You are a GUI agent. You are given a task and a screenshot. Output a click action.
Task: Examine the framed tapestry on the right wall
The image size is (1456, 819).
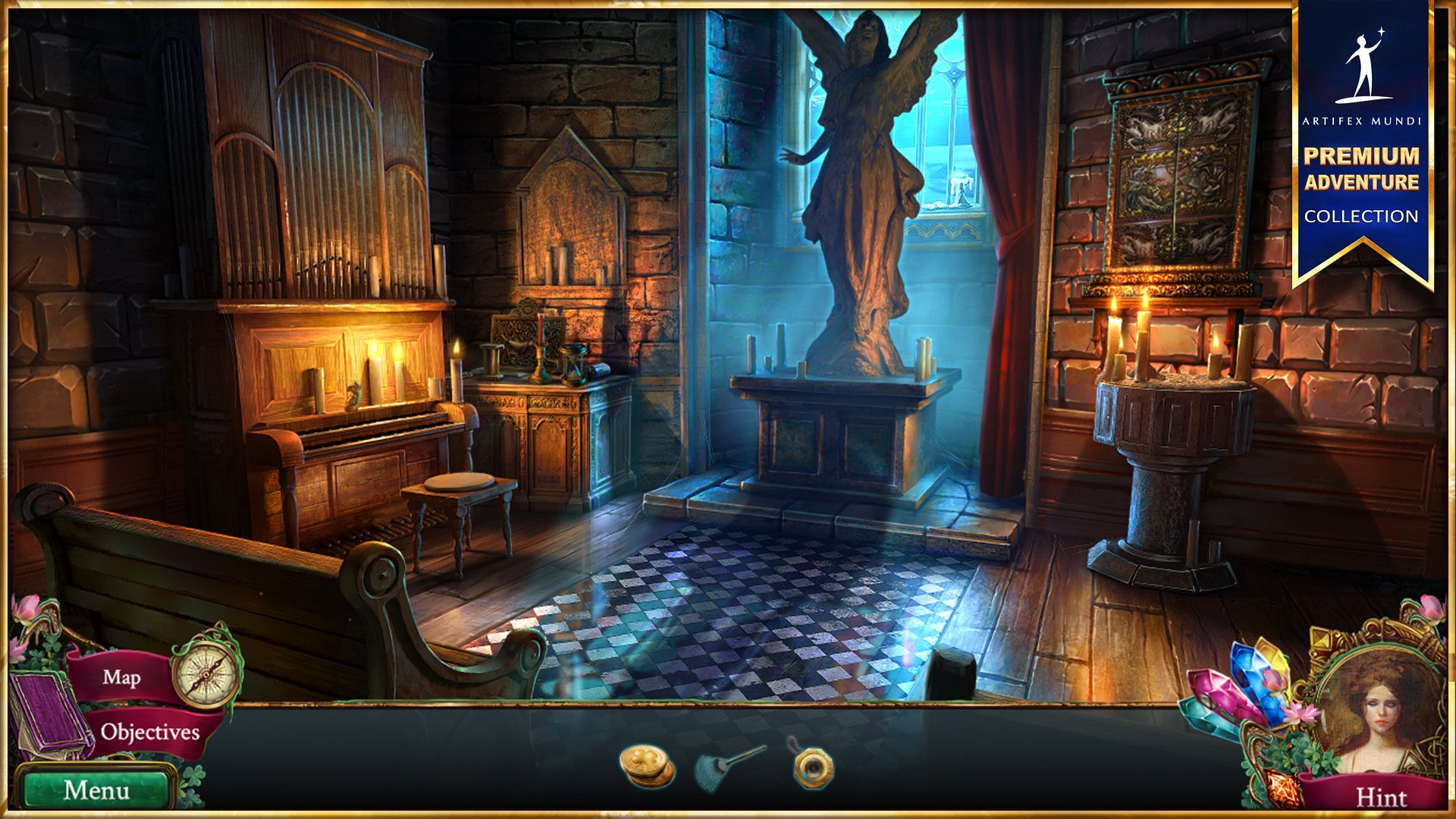[x=1175, y=174]
